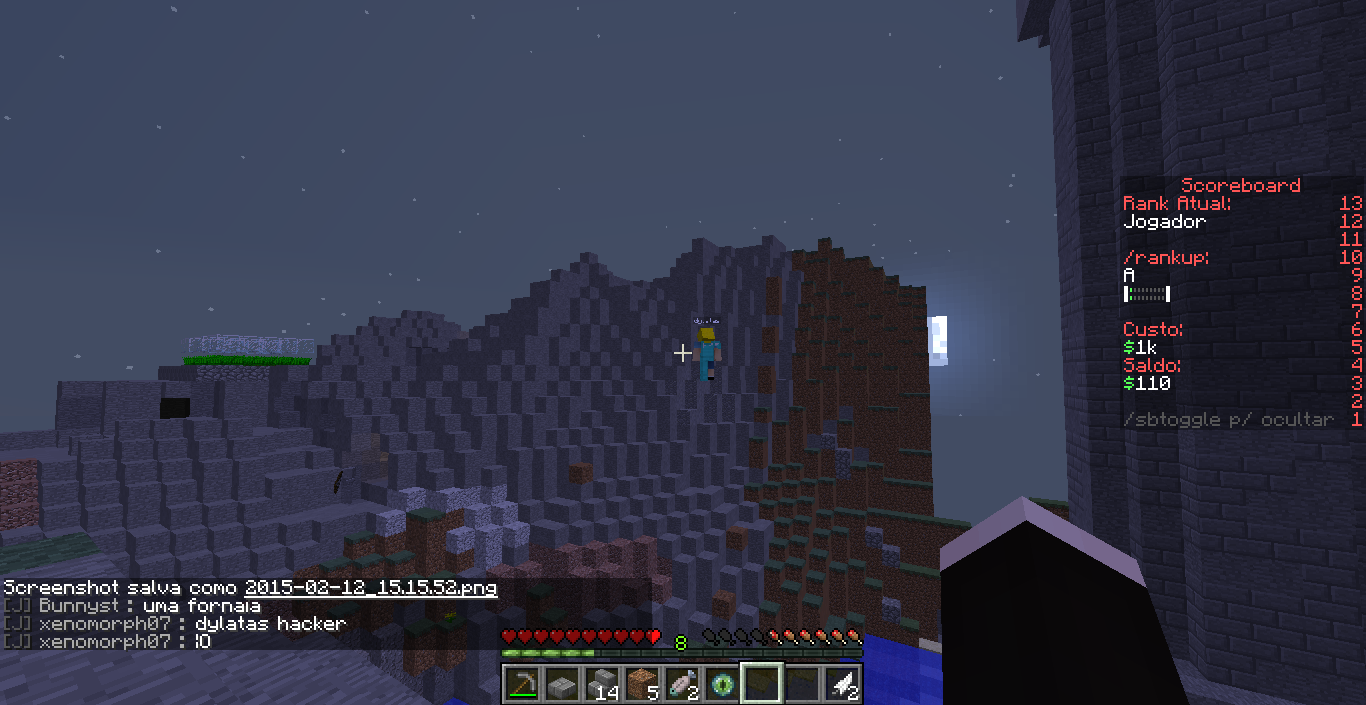Pick the raw fish hotbar slot
The image size is (1366, 705).
682,684
